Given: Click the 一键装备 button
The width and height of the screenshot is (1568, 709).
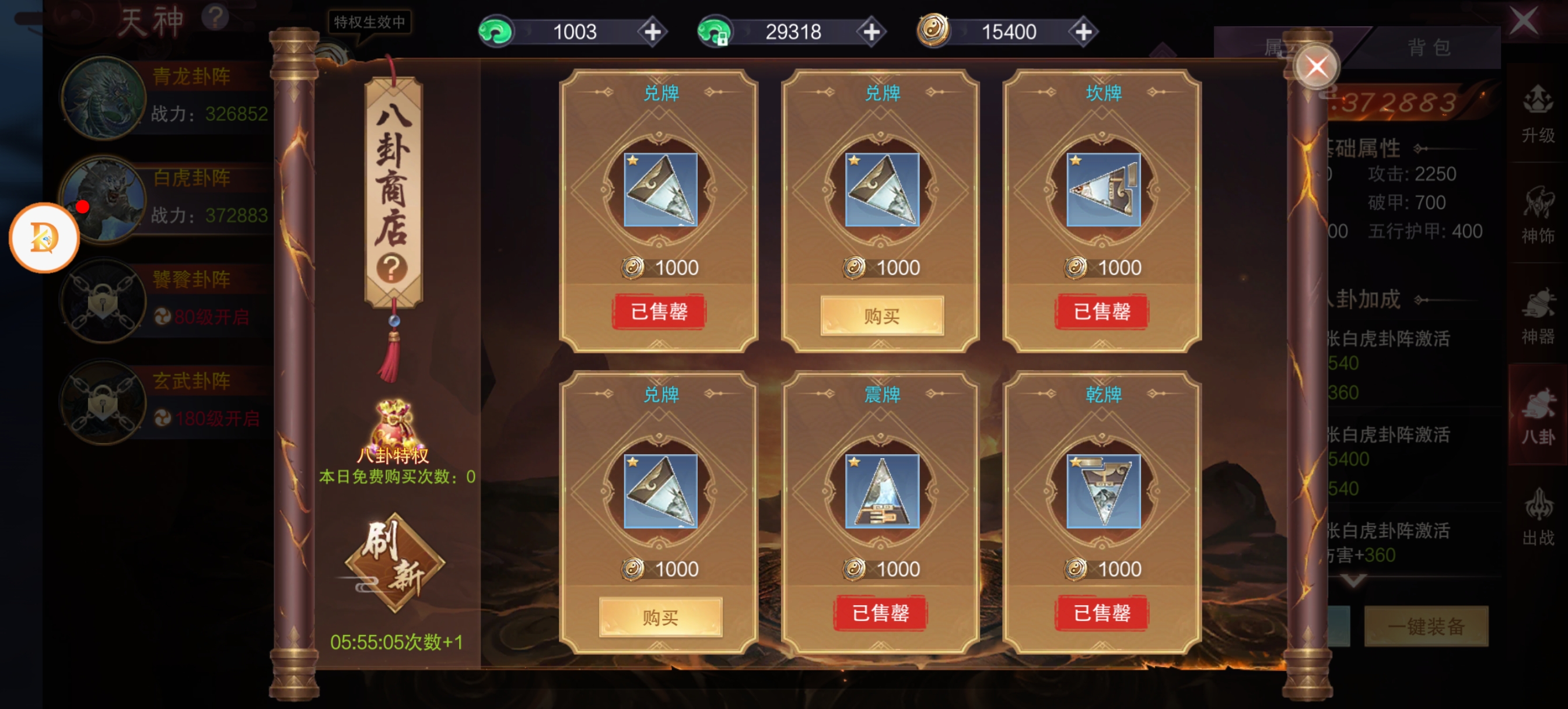Looking at the screenshot, I should point(1426,626).
